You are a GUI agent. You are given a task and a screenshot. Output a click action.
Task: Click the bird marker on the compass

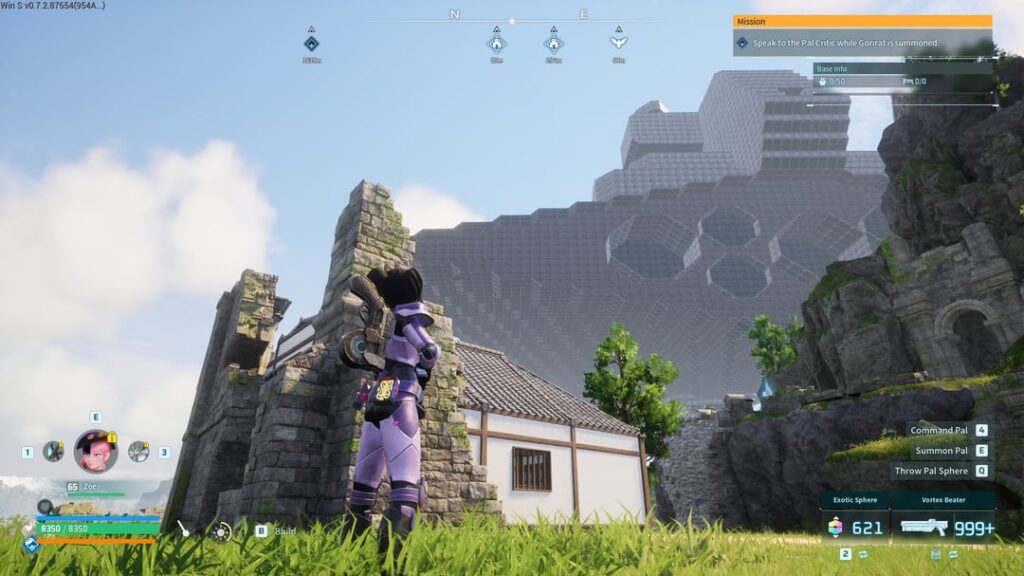coord(618,43)
